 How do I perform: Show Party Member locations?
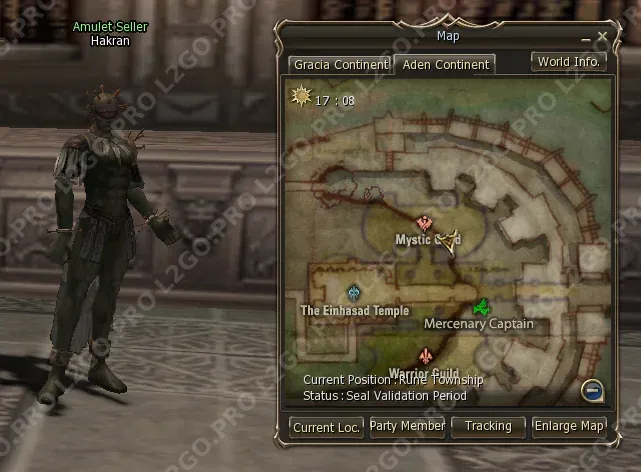click(407, 426)
